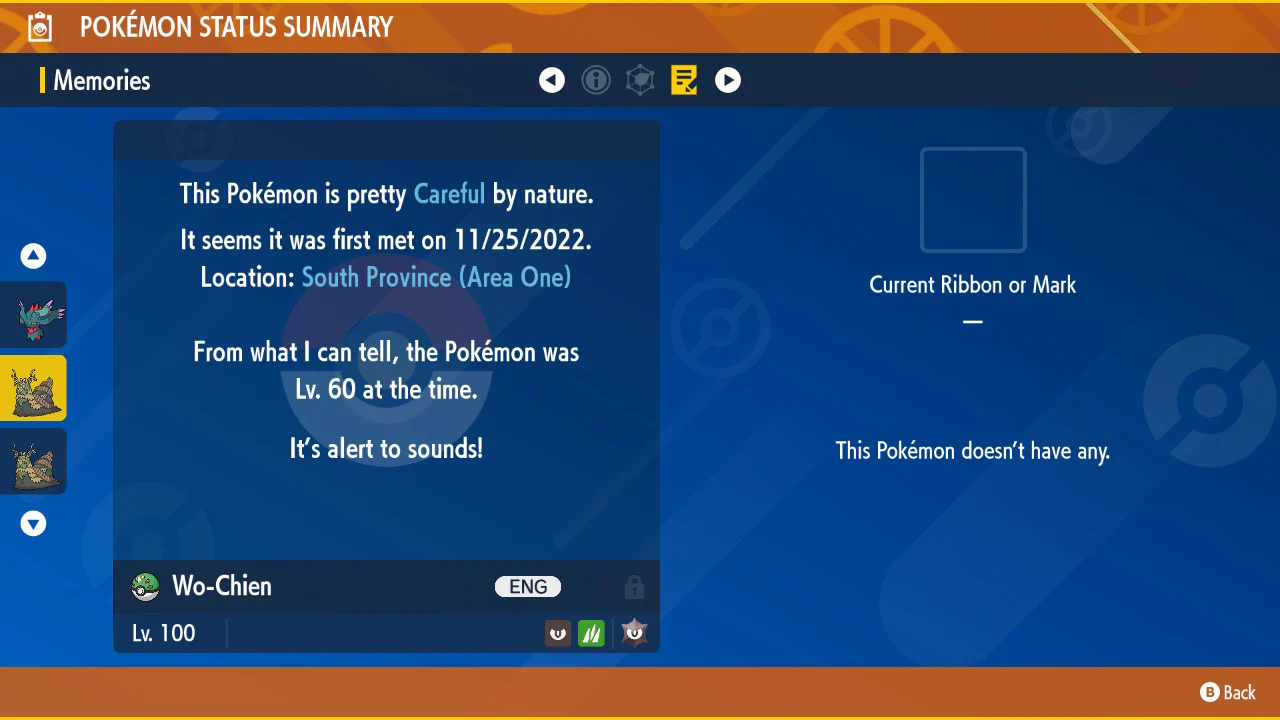
Task: Select the highlighted Wo-Chien thumbnail
Action: (x=34, y=388)
